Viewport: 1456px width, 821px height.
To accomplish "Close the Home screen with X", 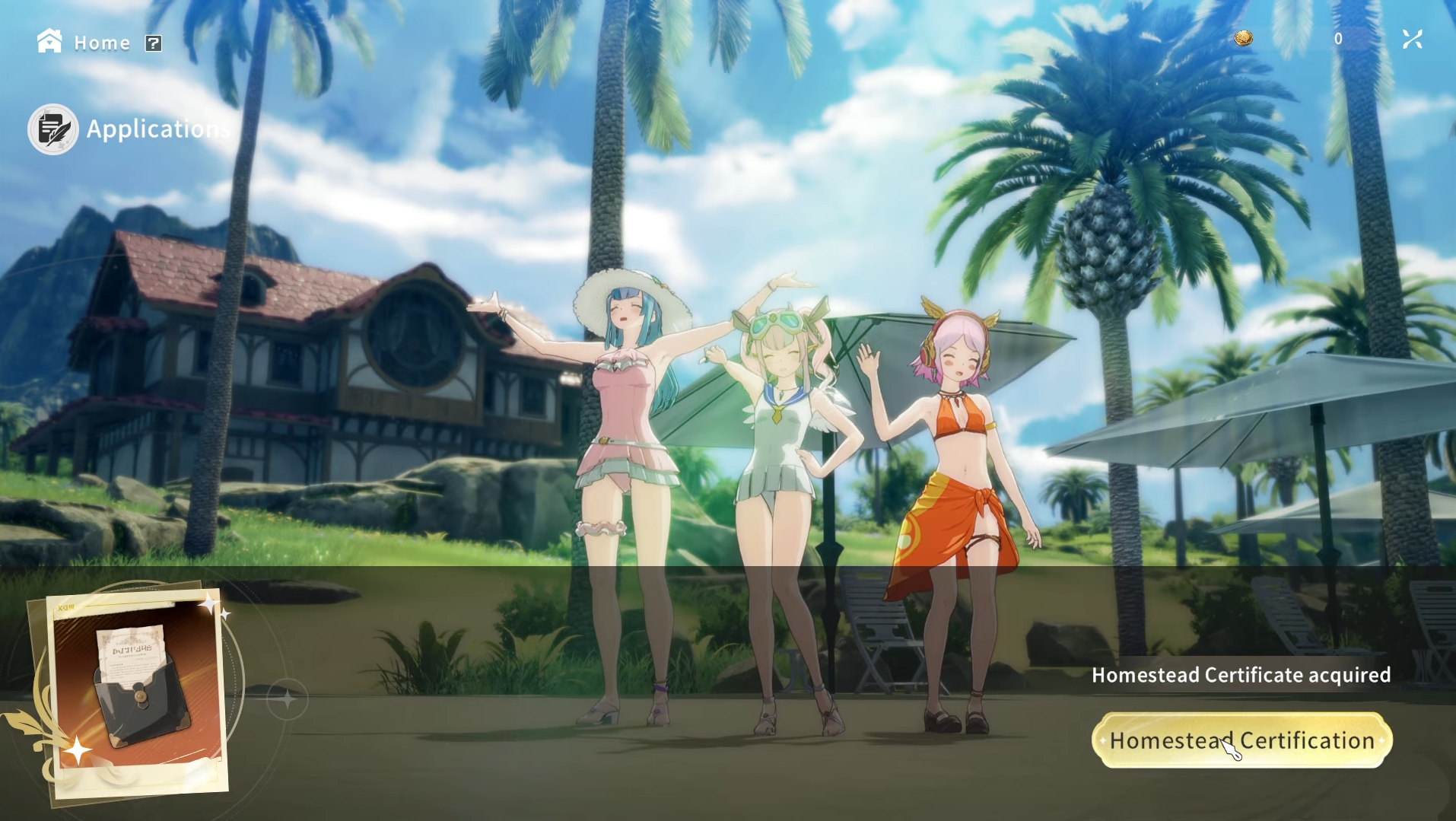I will (1413, 40).
